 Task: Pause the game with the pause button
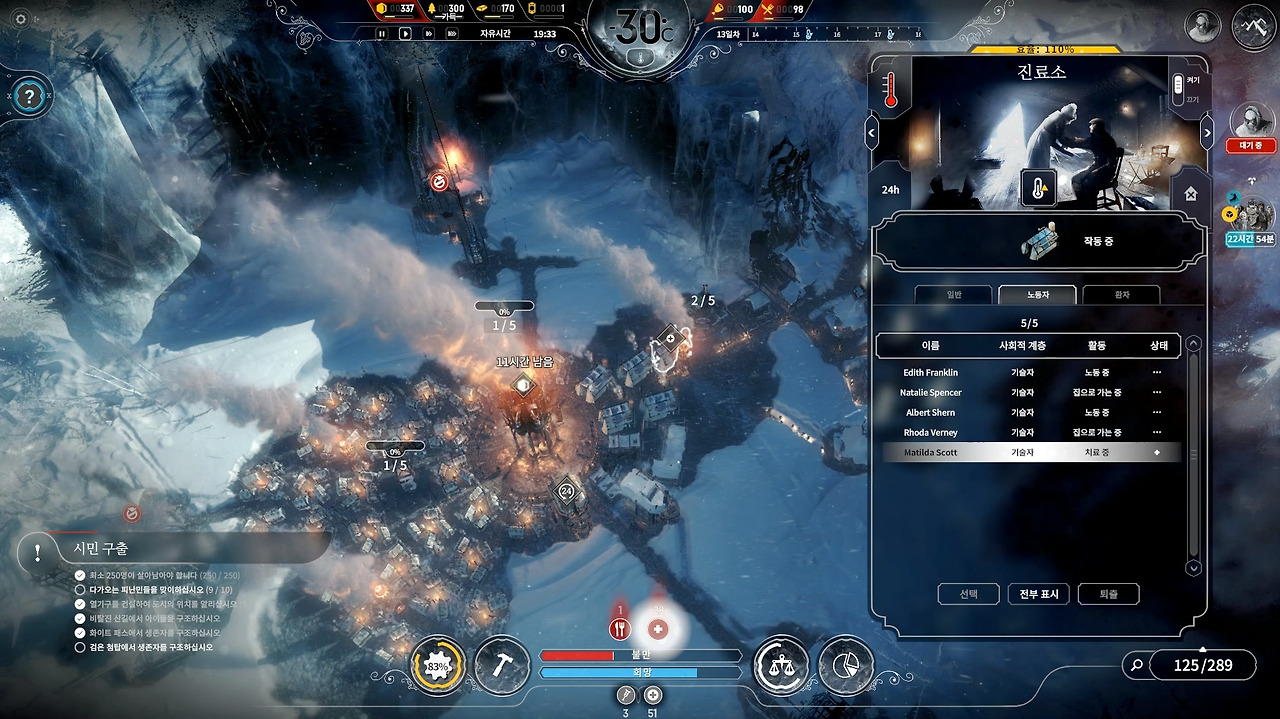pyautogui.click(x=381, y=33)
